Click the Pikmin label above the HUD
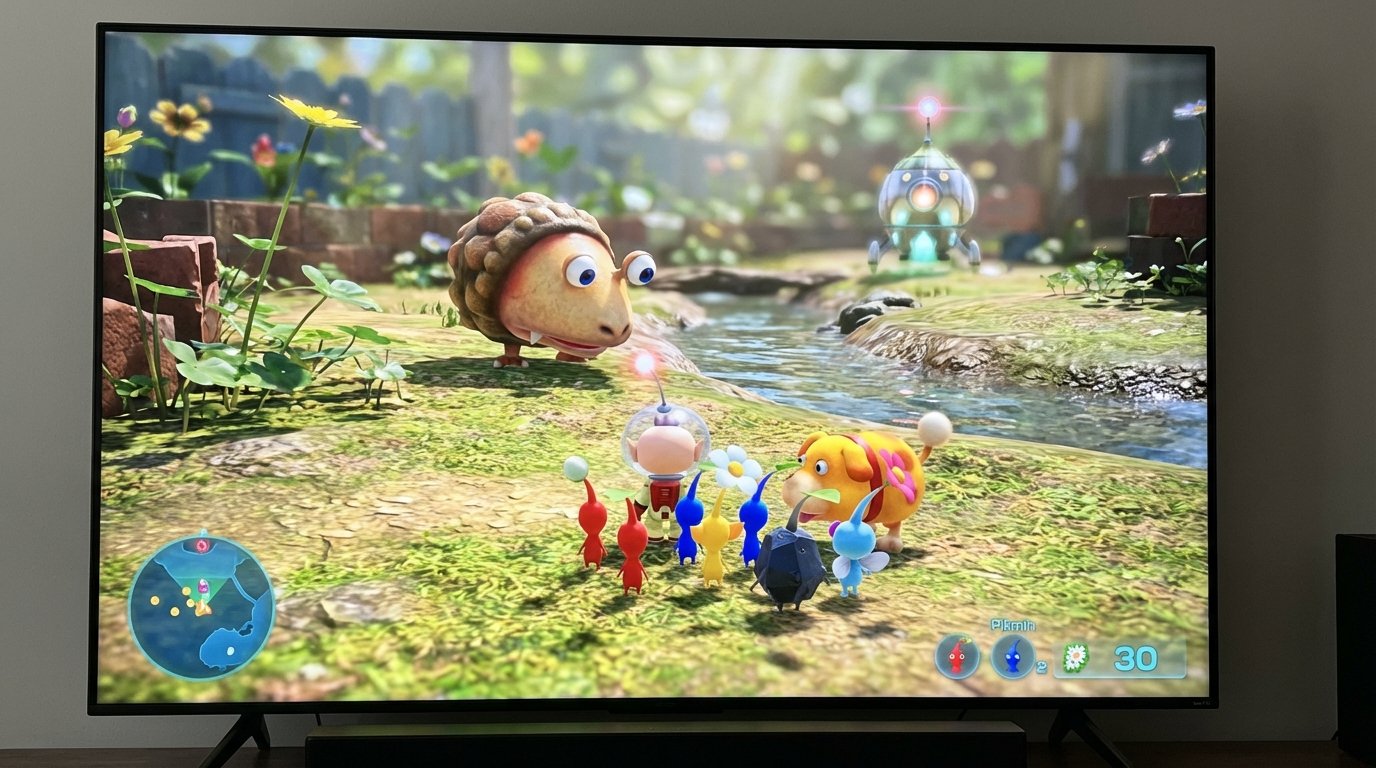1376x768 pixels. click(1013, 625)
